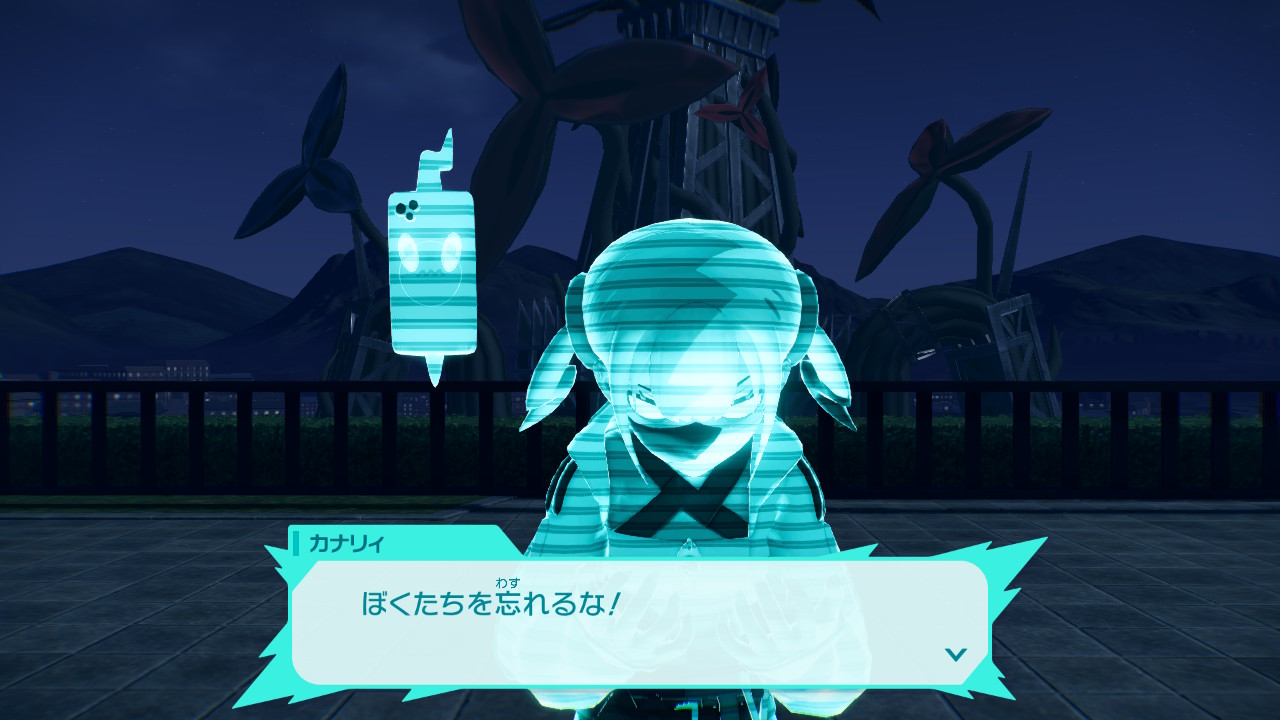The image size is (1280, 720).
Task: Advance dialogue with the down-arrow indicator
Action: tap(956, 654)
